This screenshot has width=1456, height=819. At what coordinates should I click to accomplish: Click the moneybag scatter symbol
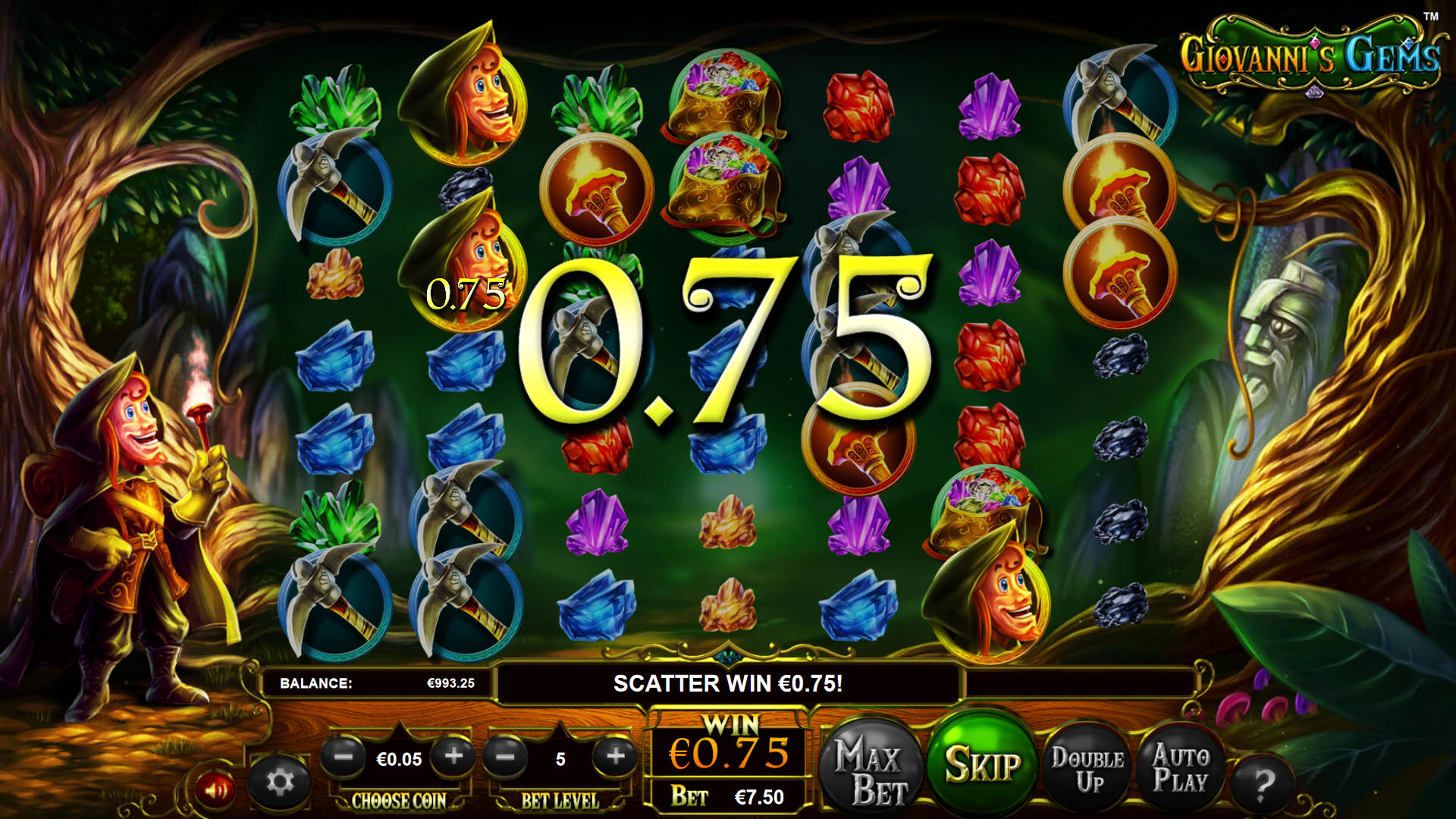(722, 106)
